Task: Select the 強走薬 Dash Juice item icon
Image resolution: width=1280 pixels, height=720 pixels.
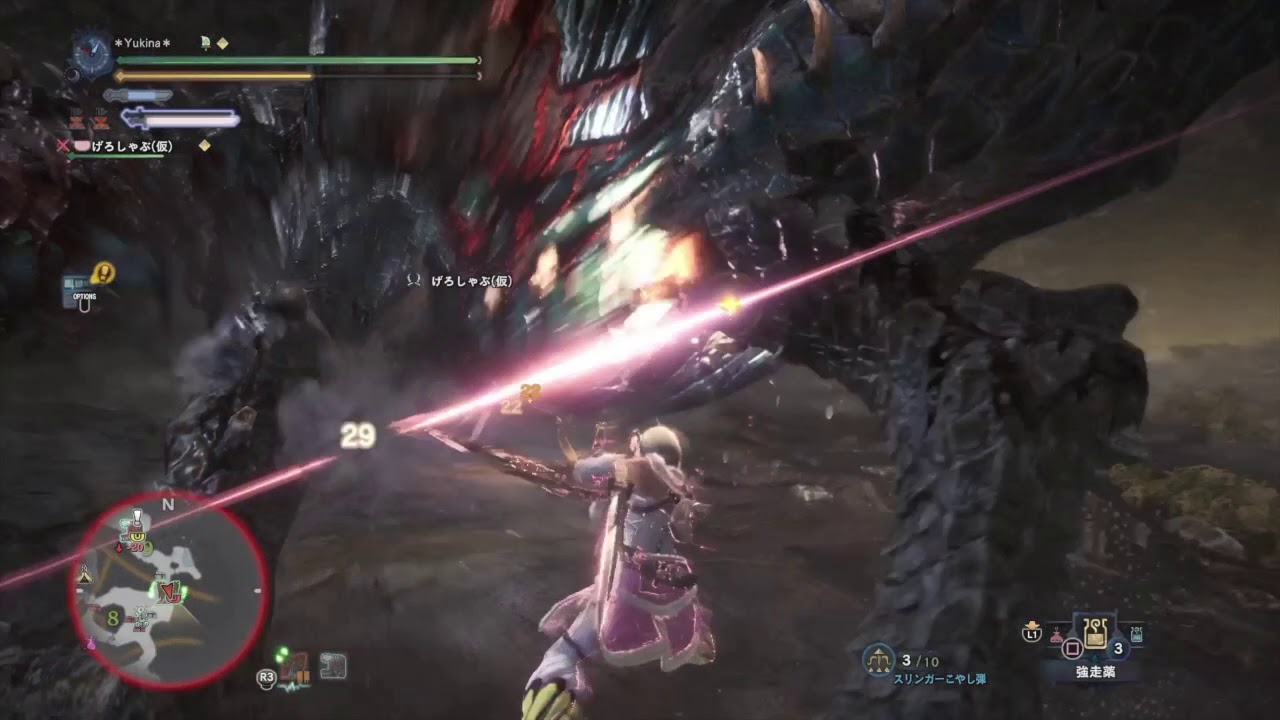Action: coord(1096,635)
